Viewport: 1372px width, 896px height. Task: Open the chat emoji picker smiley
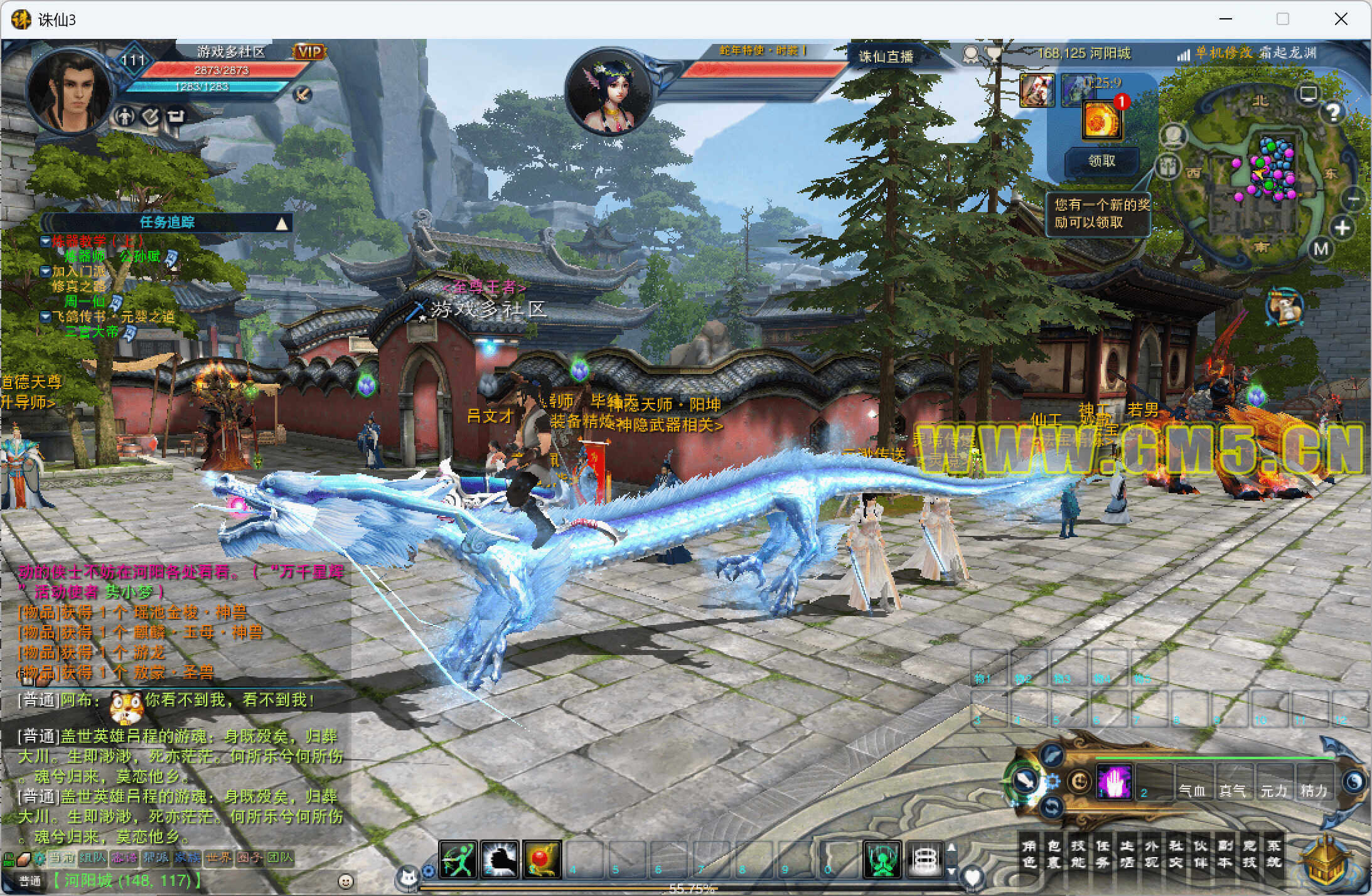(345, 881)
